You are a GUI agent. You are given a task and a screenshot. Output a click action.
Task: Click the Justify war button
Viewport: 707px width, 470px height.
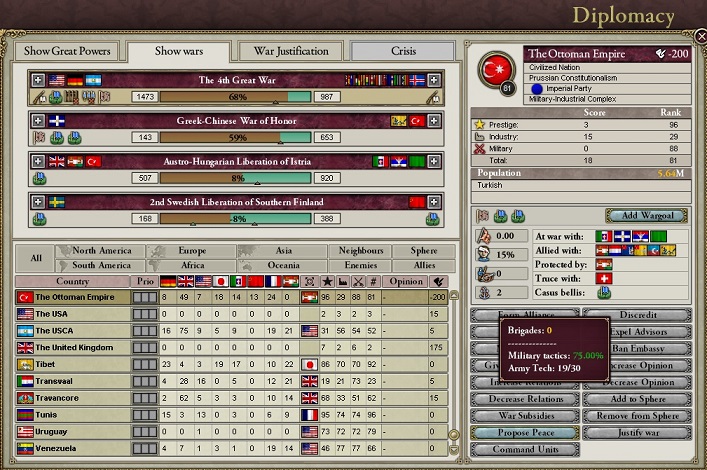(x=636, y=432)
